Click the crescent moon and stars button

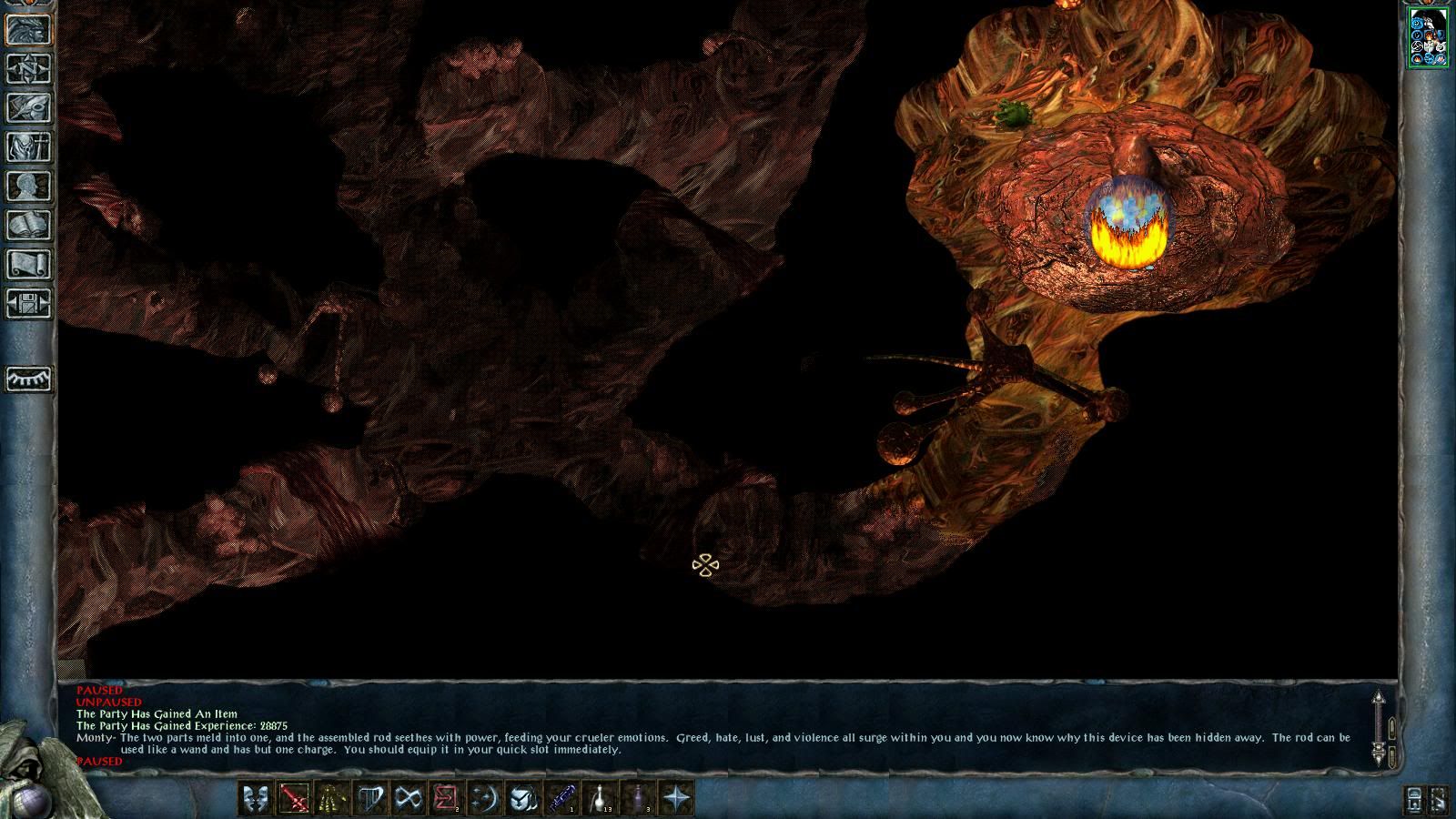point(484,799)
